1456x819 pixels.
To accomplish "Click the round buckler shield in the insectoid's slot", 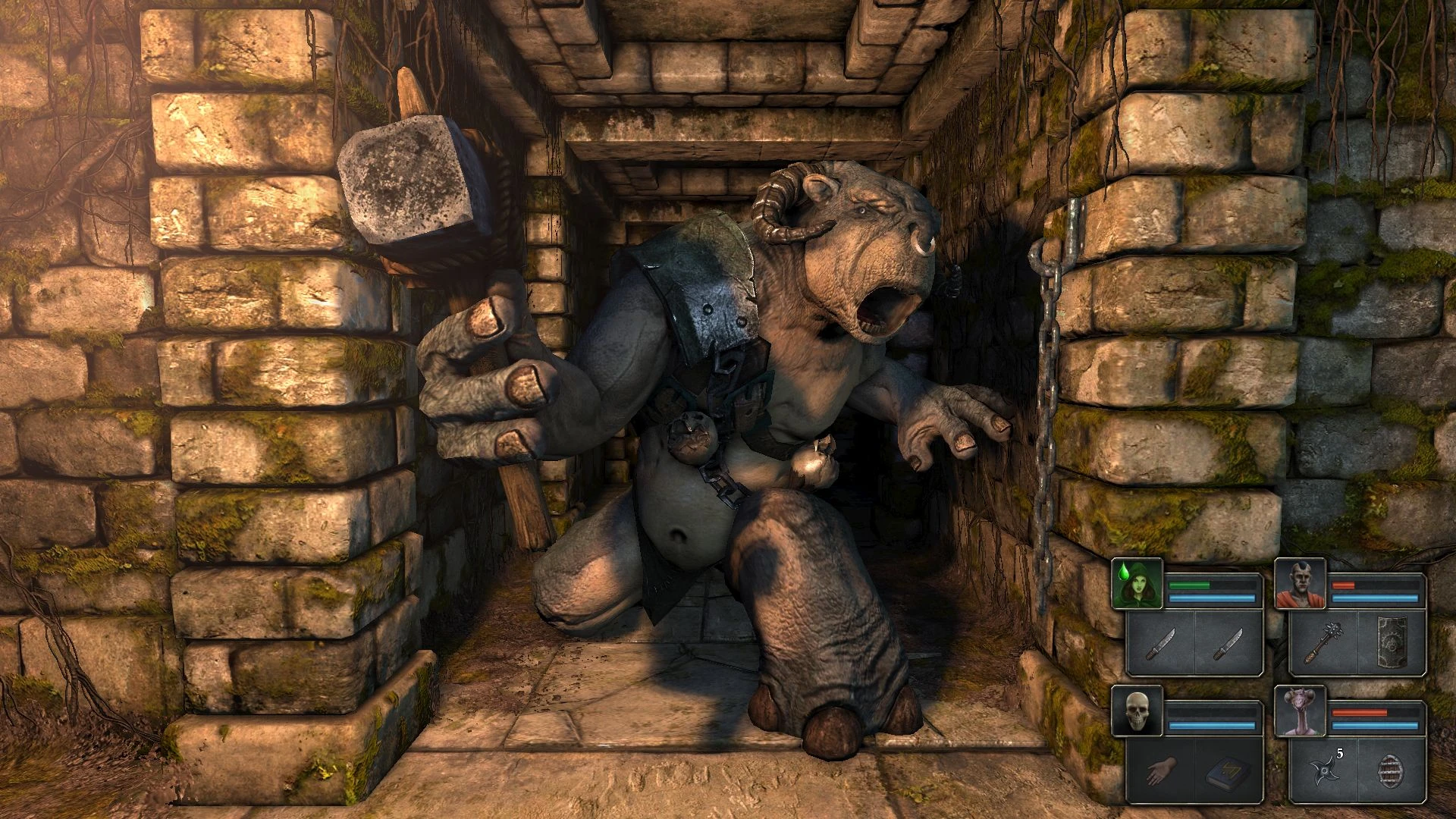I will tap(1392, 773).
